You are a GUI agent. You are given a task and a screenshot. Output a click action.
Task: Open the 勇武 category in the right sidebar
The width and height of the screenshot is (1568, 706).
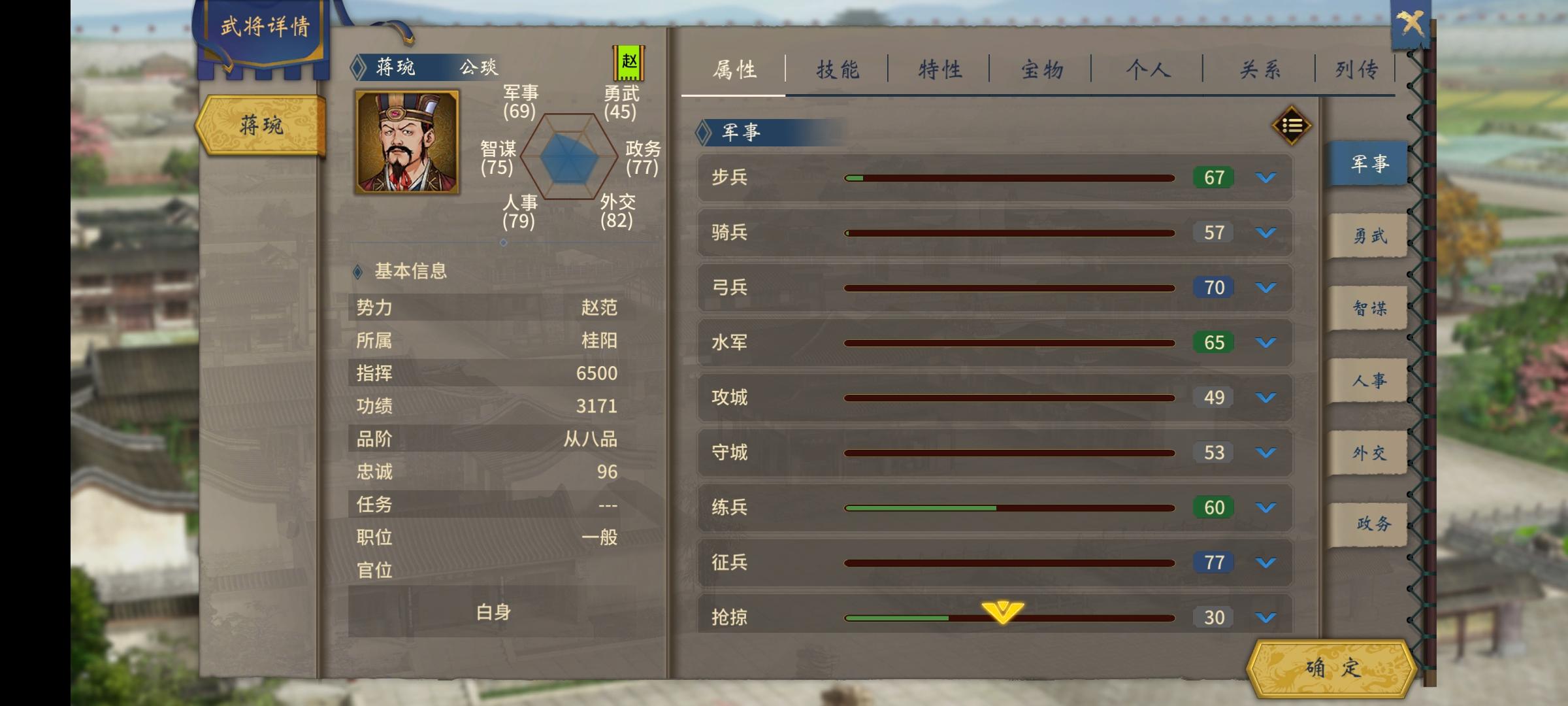1367,235
